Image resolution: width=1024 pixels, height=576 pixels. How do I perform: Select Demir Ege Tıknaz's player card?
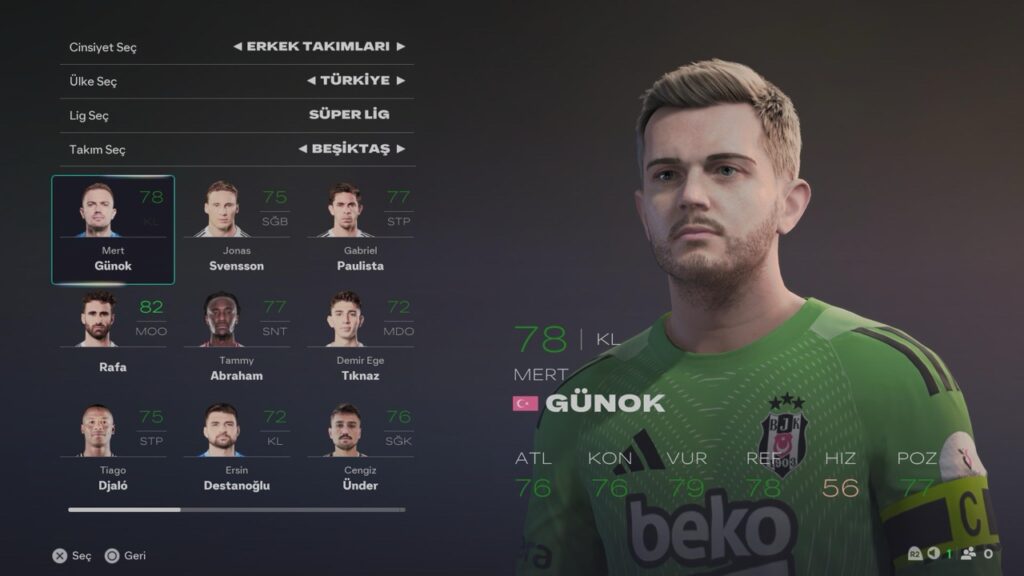[360, 337]
